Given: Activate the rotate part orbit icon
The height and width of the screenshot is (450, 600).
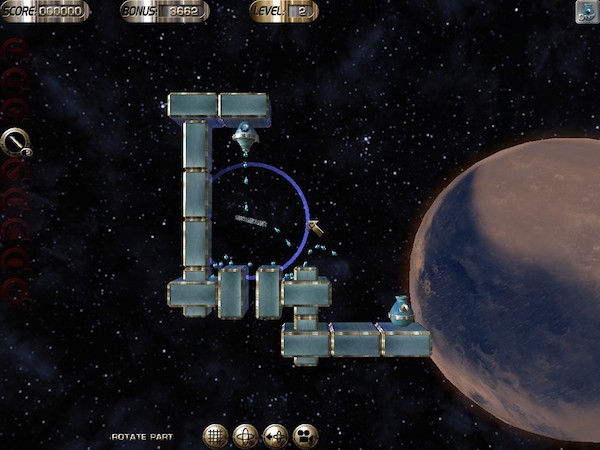Looking at the screenshot, I should [x=245, y=435].
